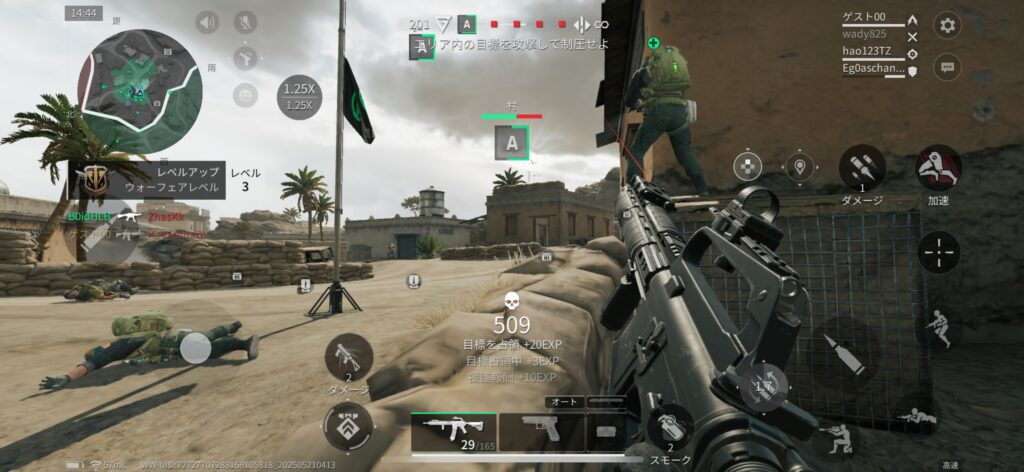The image size is (1024, 472).
Task: Activate the 加速 sprint ability
Action: [x=939, y=166]
